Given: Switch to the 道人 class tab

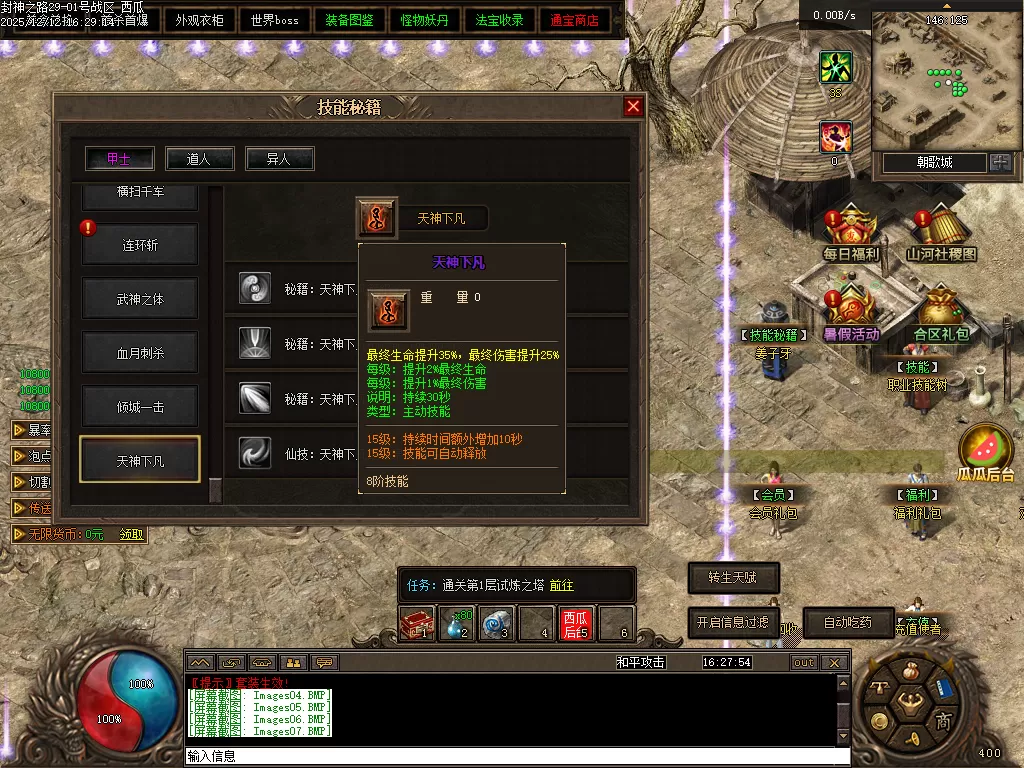Looking at the screenshot, I should [200, 158].
